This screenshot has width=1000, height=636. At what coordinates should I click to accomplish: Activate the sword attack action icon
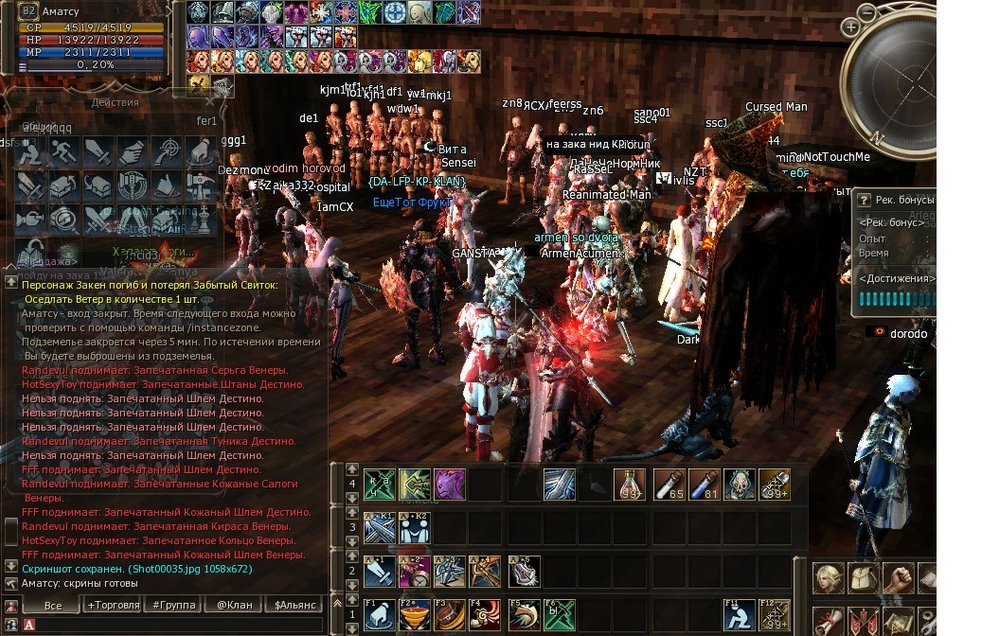99,153
